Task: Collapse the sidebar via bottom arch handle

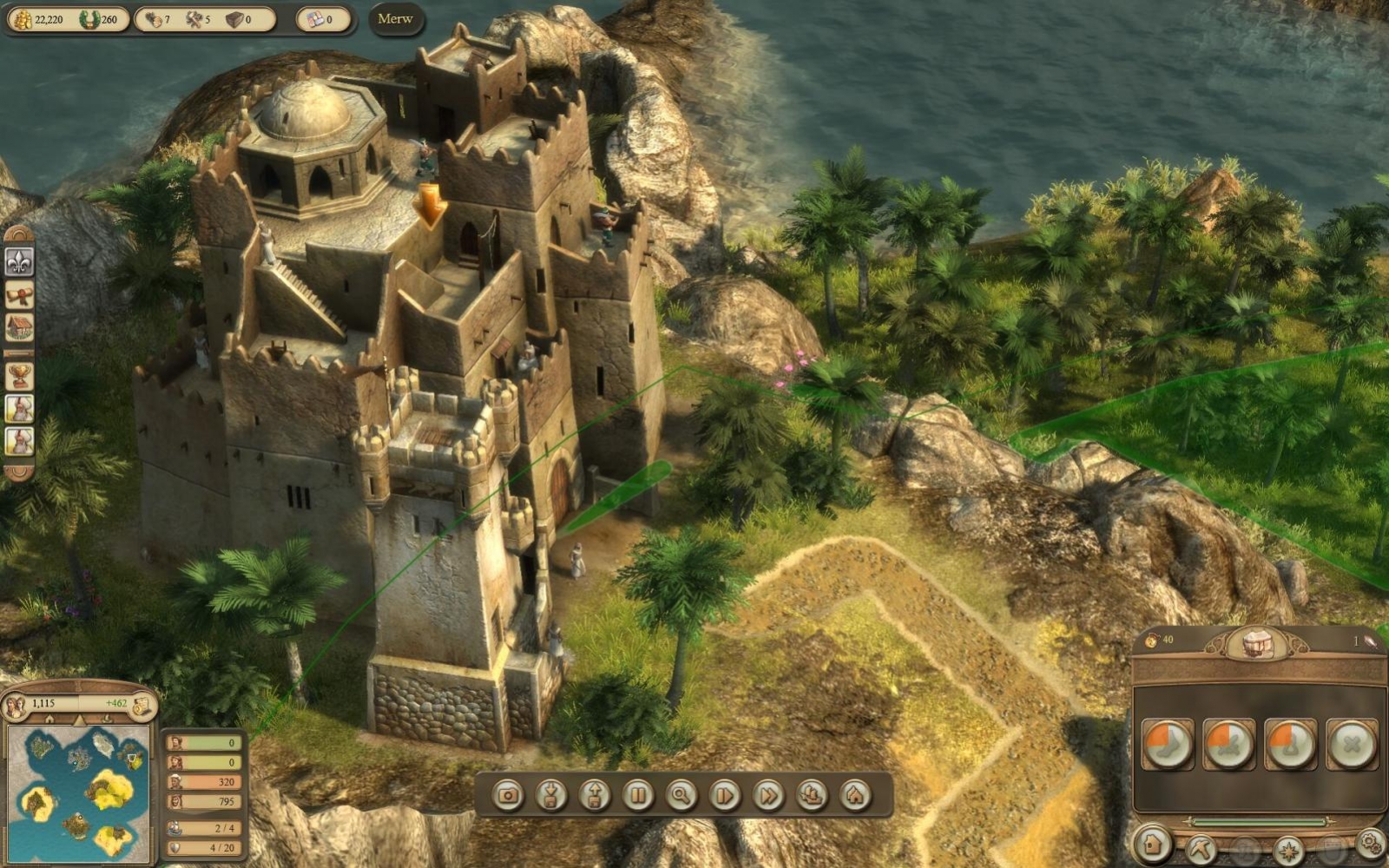Action: click(x=19, y=473)
